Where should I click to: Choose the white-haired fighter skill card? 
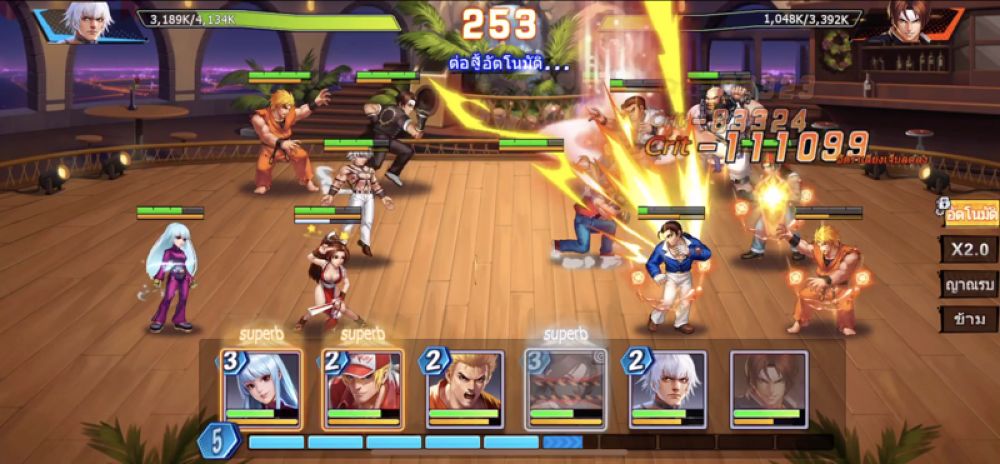point(668,389)
